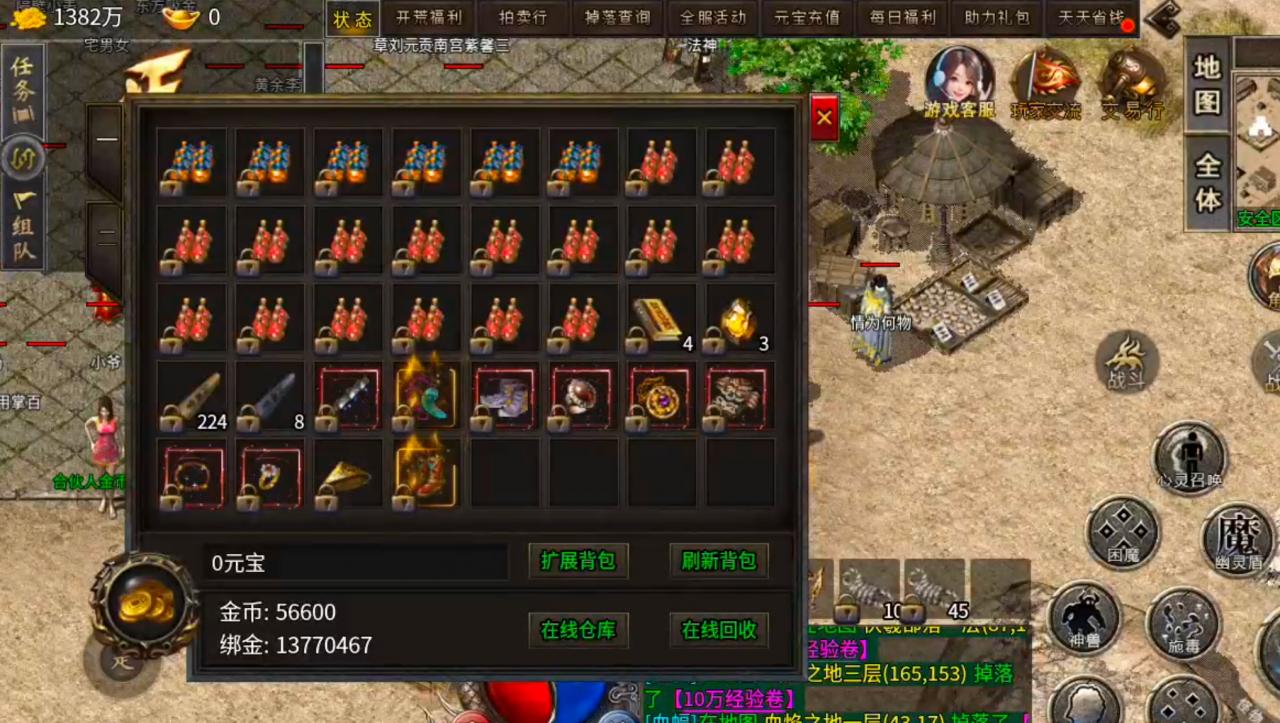Viewport: 1280px width, 723px height.
Task: Refresh the bag with 刷新背包
Action: click(x=718, y=561)
